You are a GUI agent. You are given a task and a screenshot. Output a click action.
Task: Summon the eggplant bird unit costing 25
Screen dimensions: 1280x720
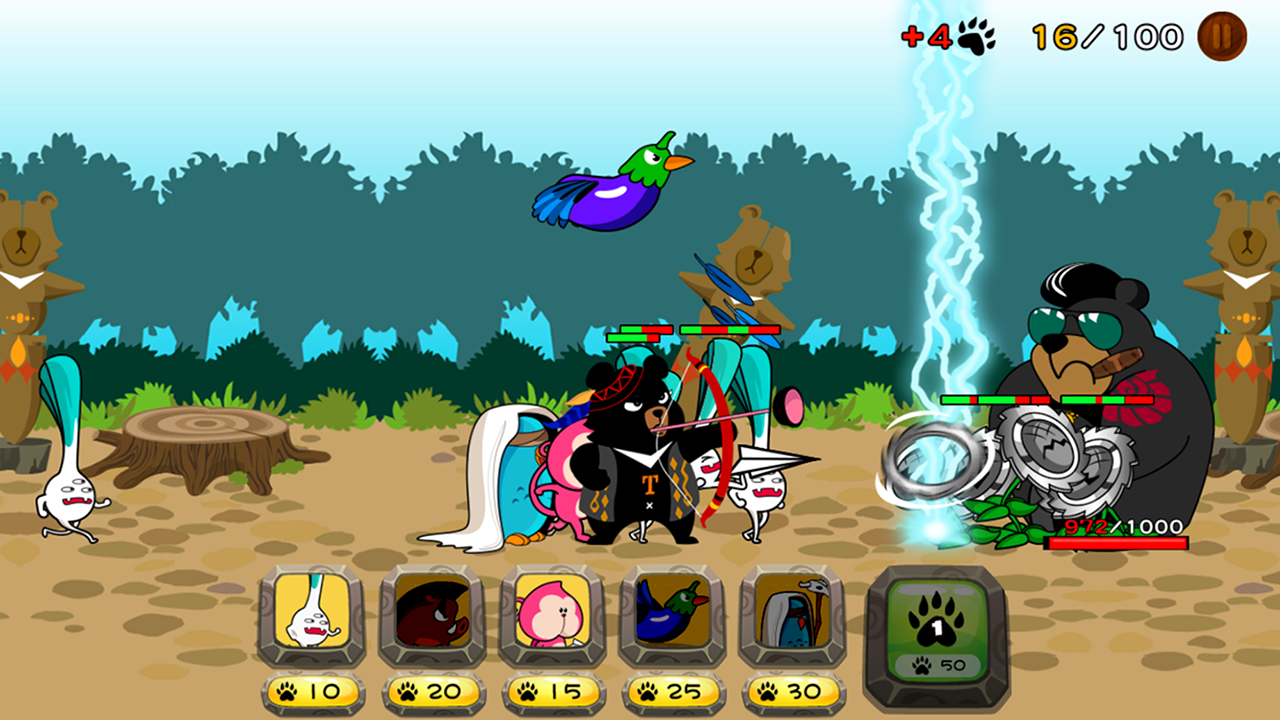[672, 615]
